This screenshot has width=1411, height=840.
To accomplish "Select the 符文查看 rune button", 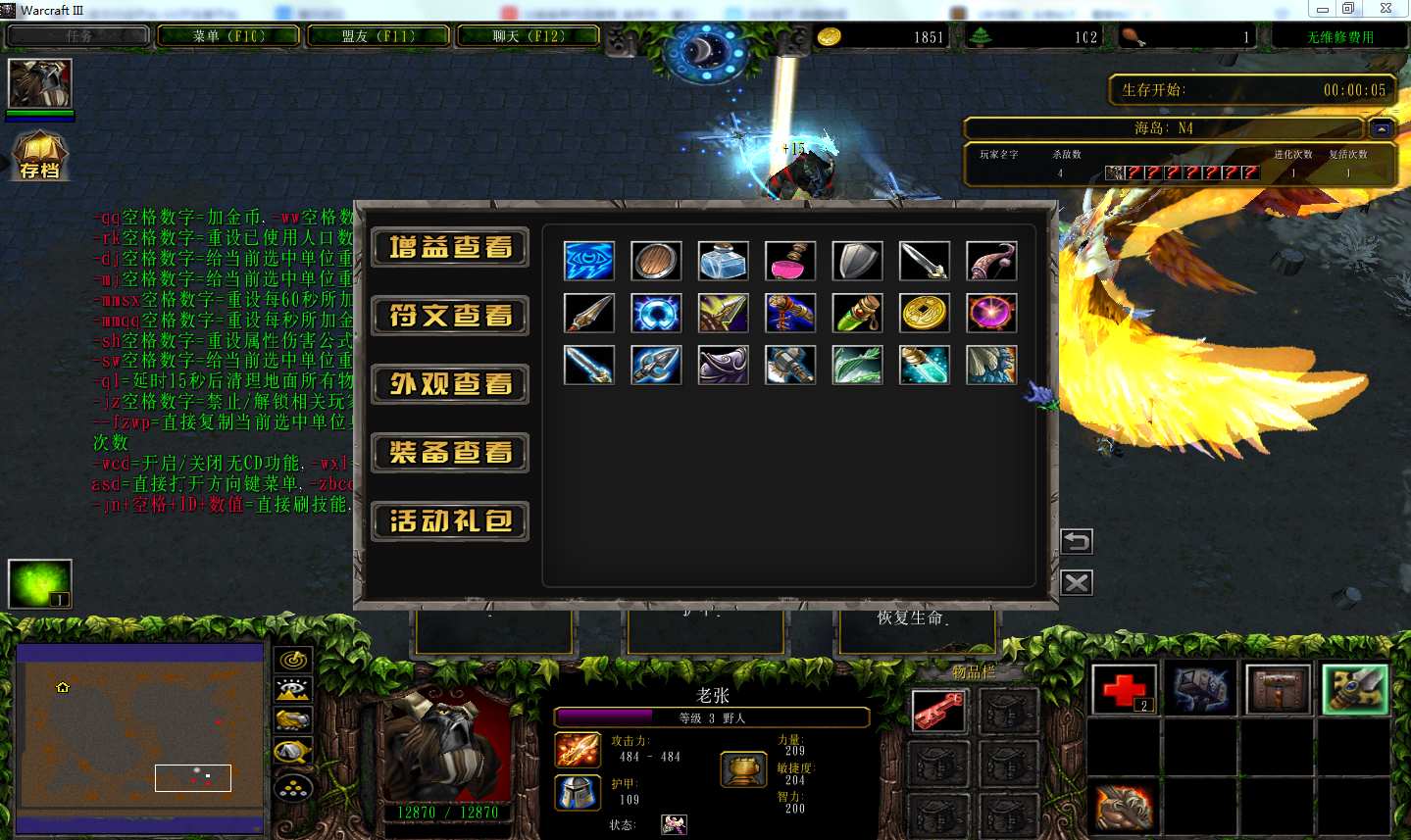I will pos(450,316).
